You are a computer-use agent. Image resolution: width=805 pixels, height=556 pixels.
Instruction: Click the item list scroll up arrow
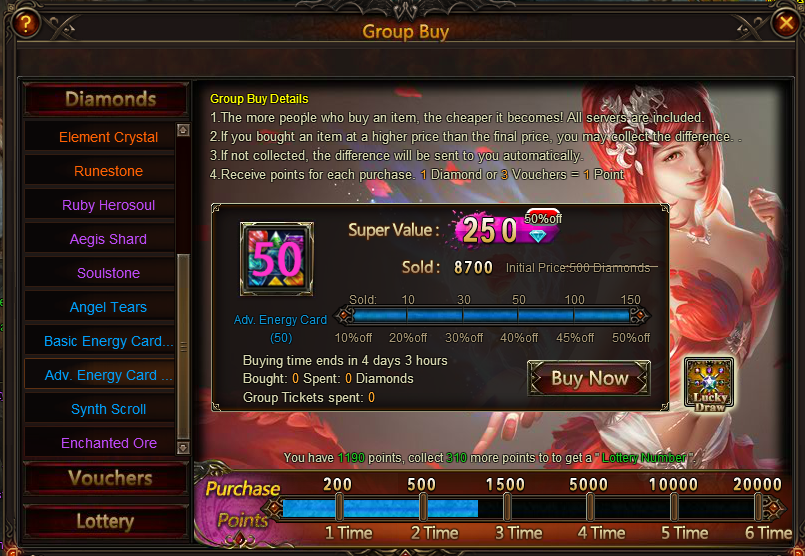[182, 129]
